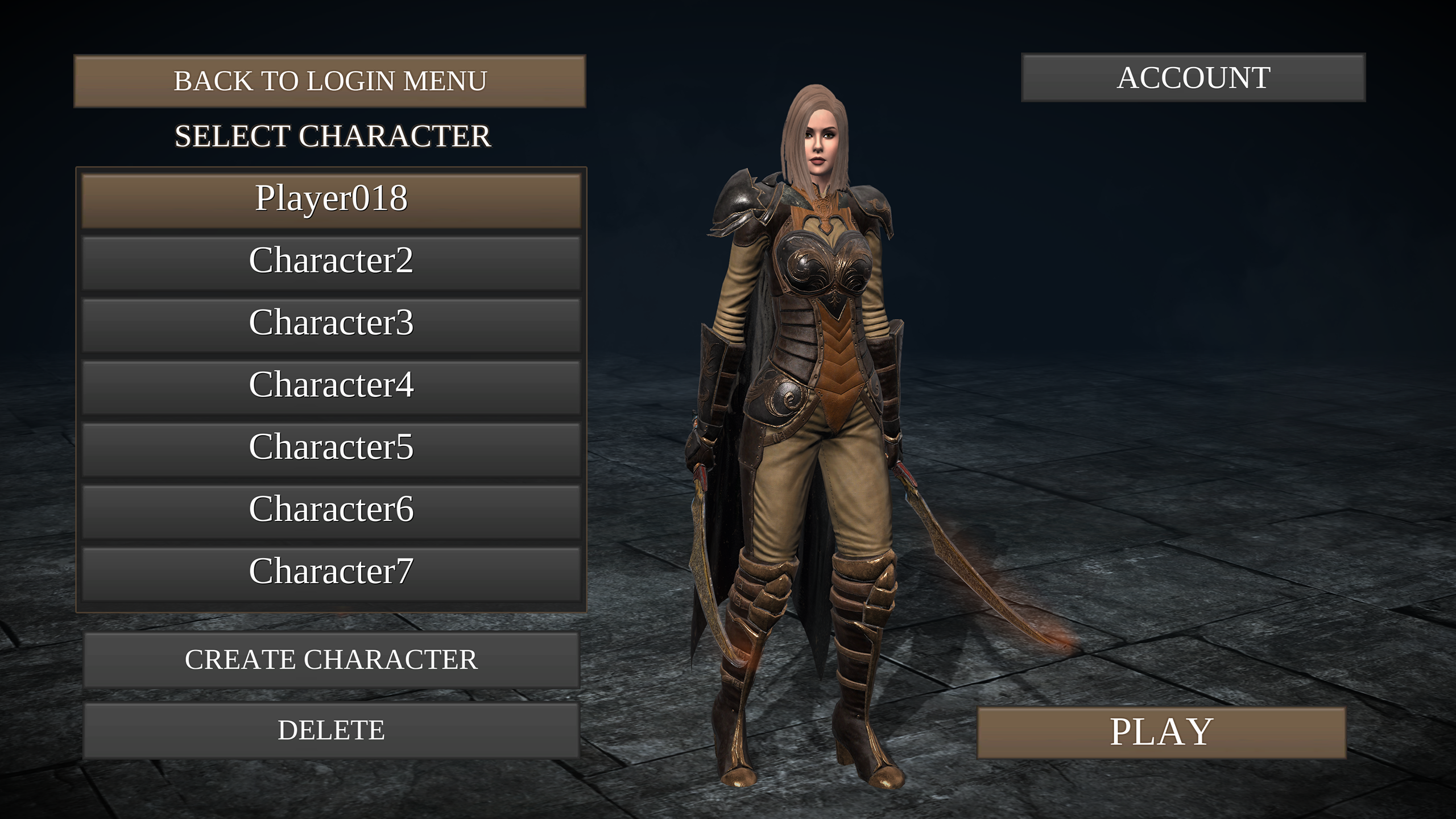
Task: Navigate back to the login menu
Action: click(x=332, y=81)
